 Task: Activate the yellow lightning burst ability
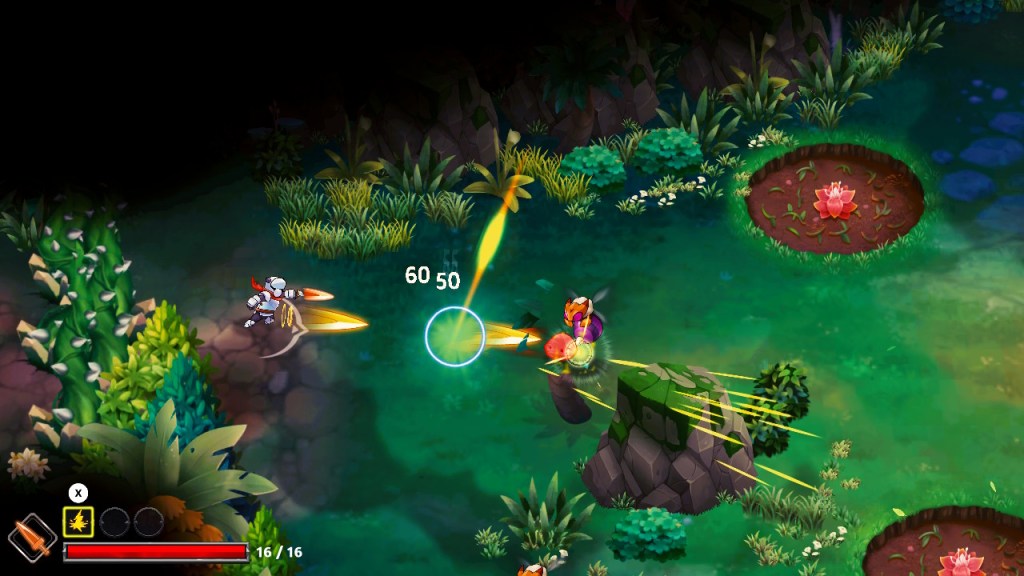[78, 521]
